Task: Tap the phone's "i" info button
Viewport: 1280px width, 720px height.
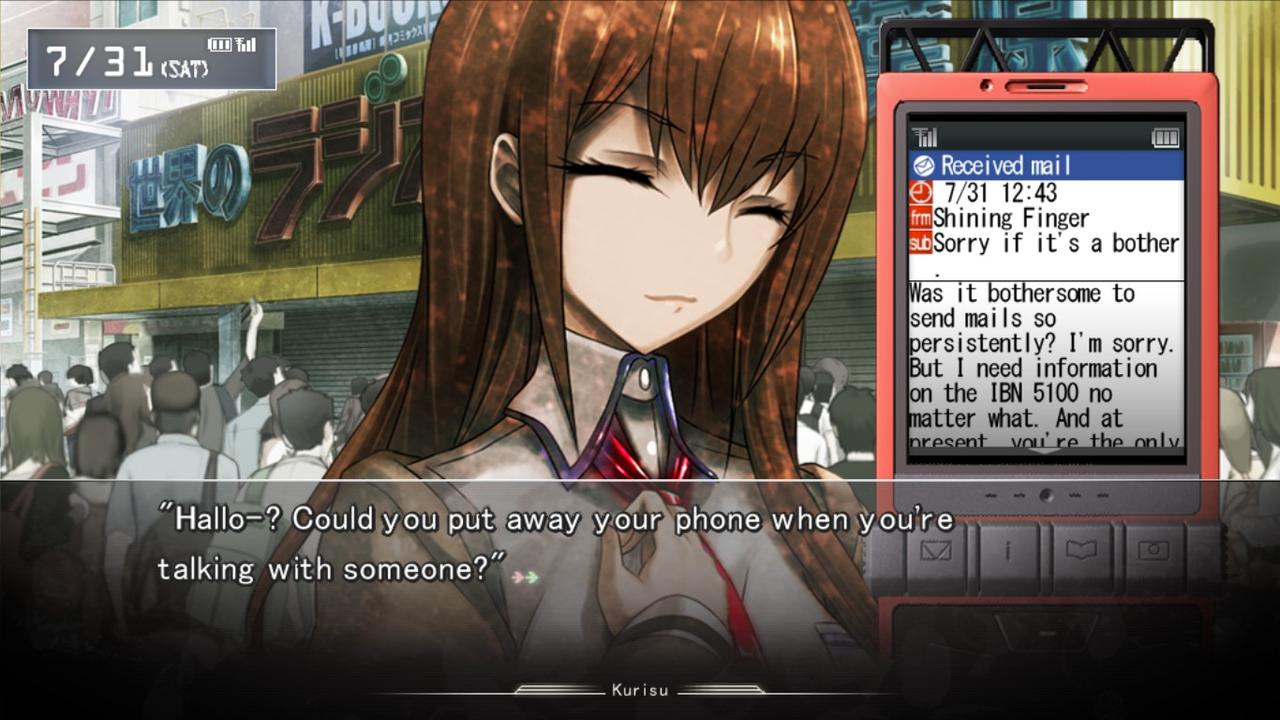Action: coord(1008,552)
